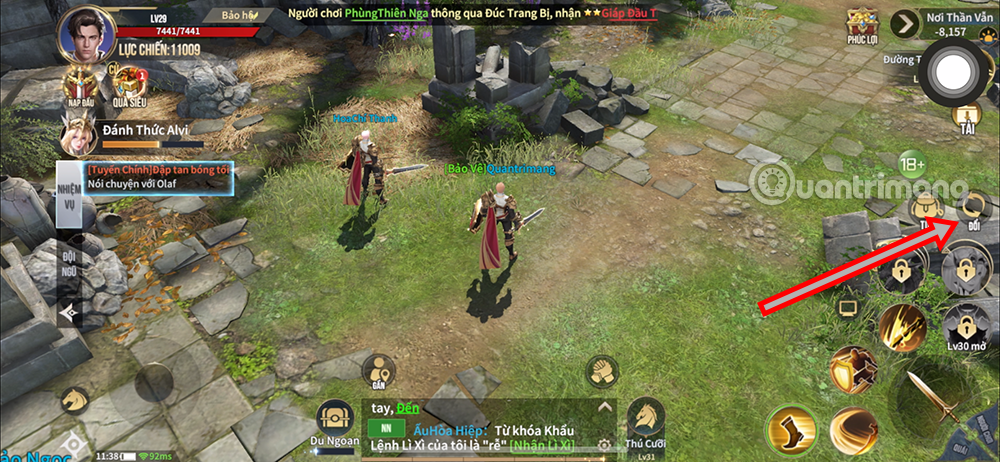
Task: Open the handshake interaction icon
Action: pos(600,373)
